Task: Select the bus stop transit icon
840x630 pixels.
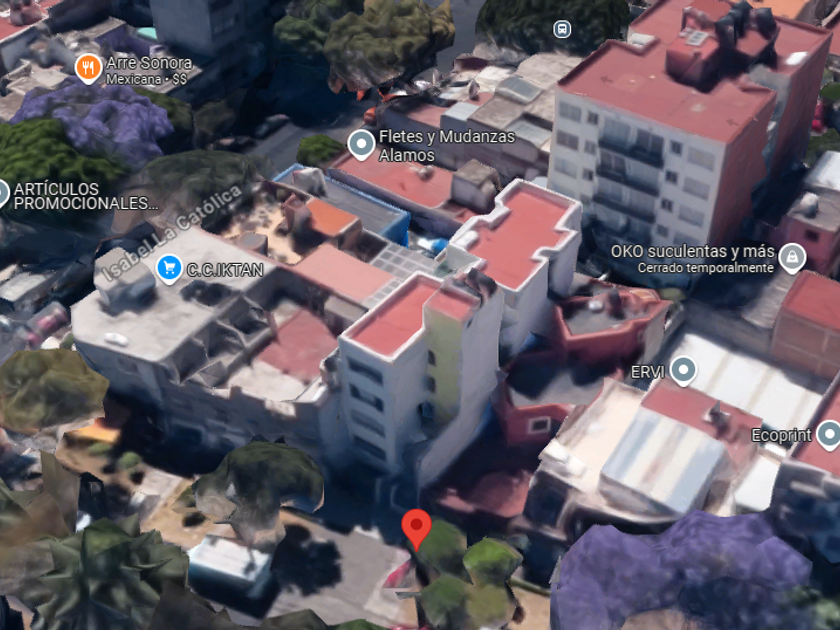Action: 562,29
